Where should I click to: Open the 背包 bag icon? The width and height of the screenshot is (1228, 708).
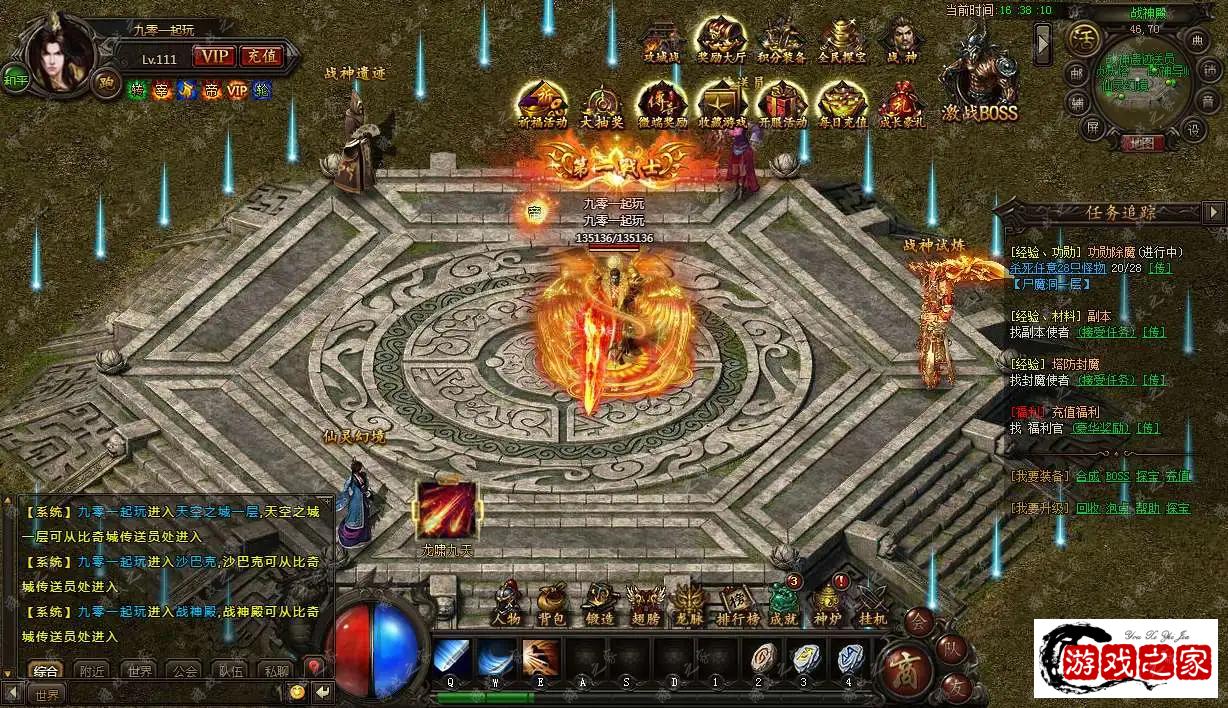[552, 603]
